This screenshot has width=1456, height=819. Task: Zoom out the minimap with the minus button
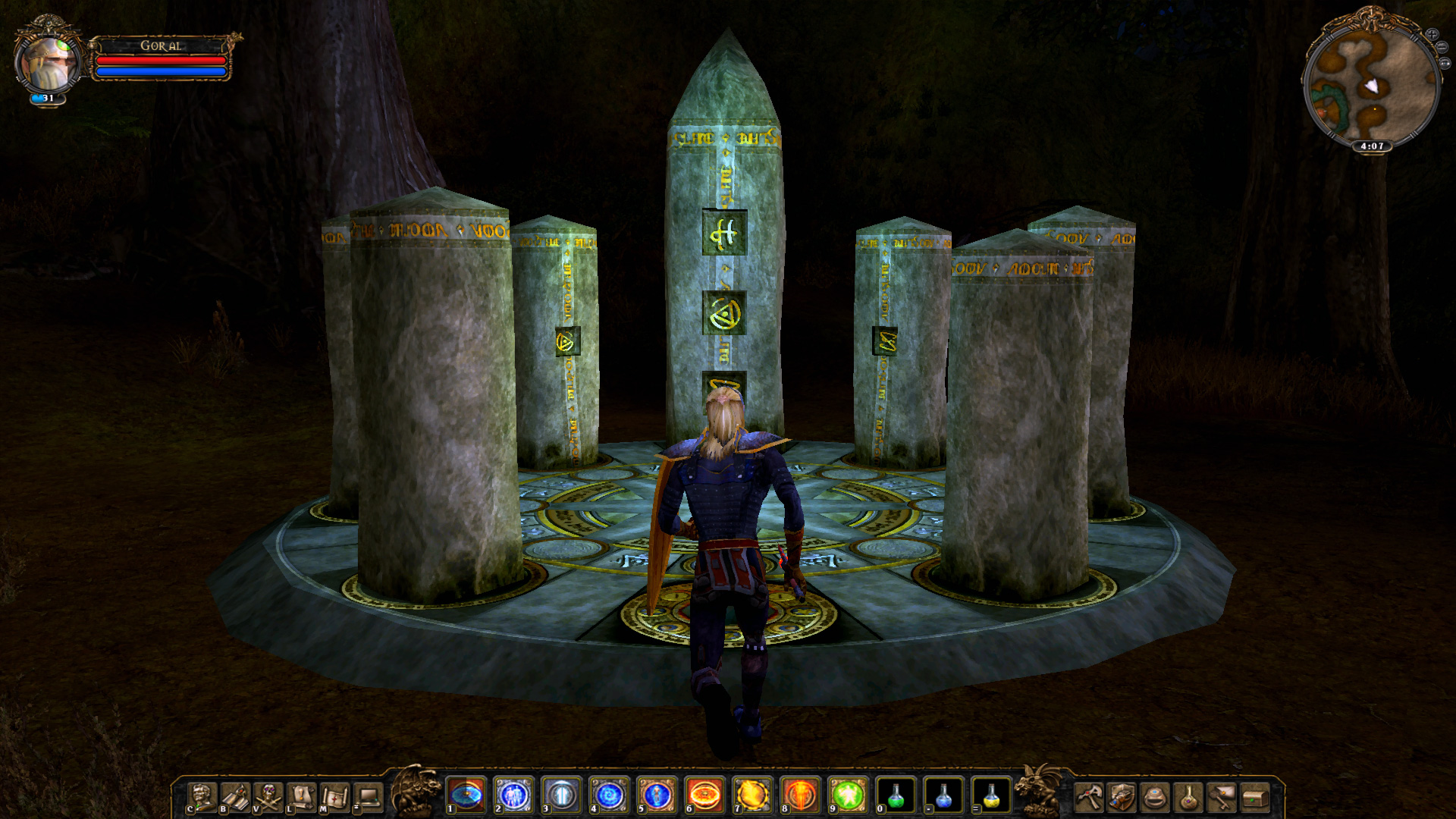point(1442,47)
